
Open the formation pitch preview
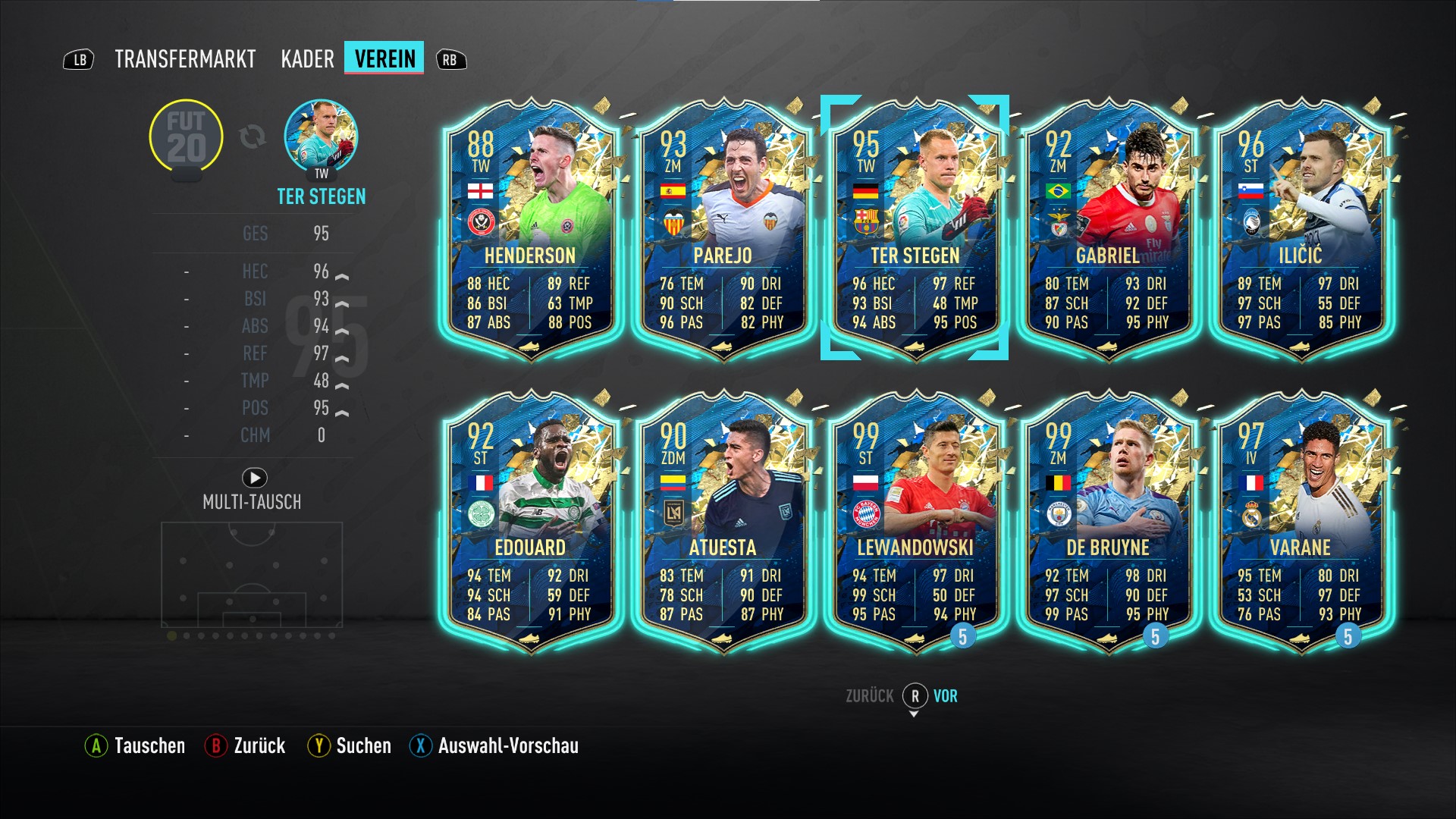pos(252,575)
